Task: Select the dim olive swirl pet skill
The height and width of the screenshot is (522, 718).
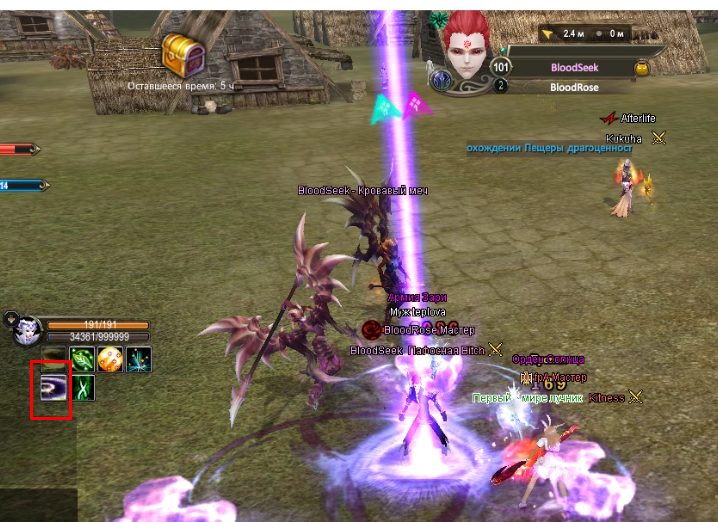Action: tap(51, 359)
